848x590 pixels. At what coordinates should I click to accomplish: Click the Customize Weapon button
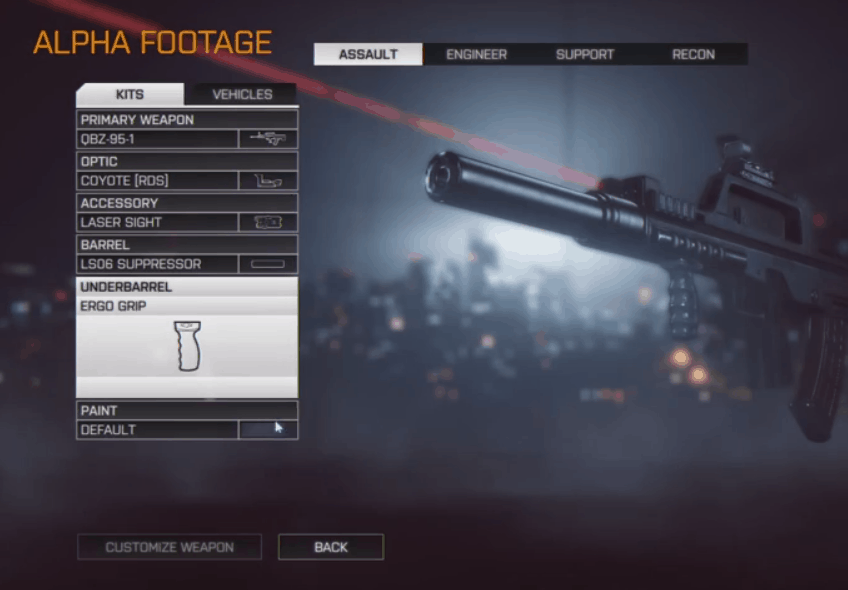pos(169,547)
